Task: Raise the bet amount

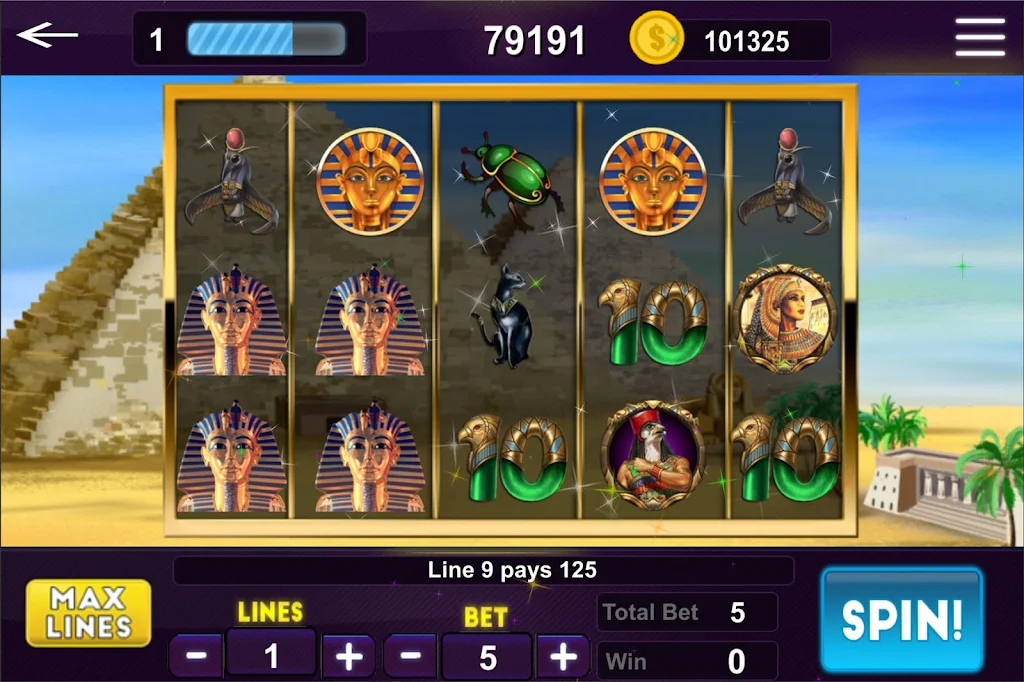Action: tap(563, 657)
